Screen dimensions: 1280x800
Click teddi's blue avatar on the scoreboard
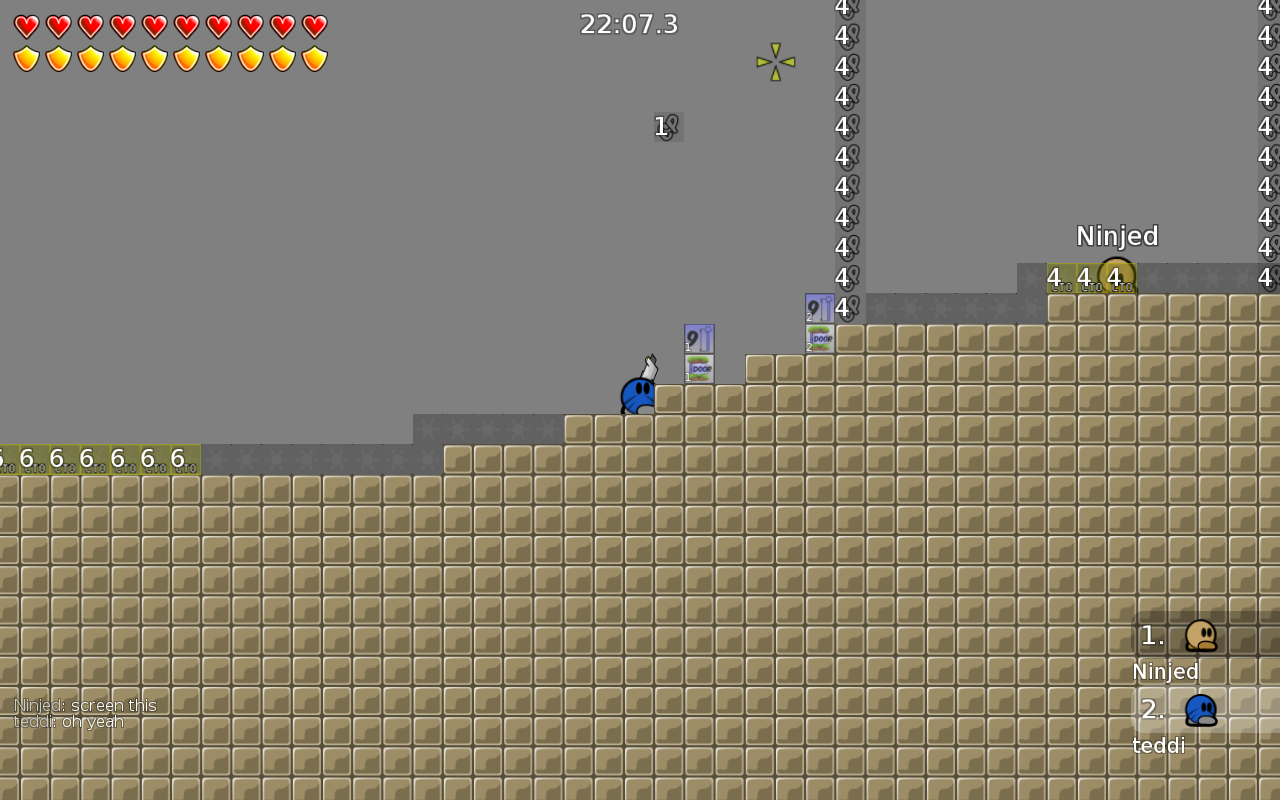(1200, 709)
